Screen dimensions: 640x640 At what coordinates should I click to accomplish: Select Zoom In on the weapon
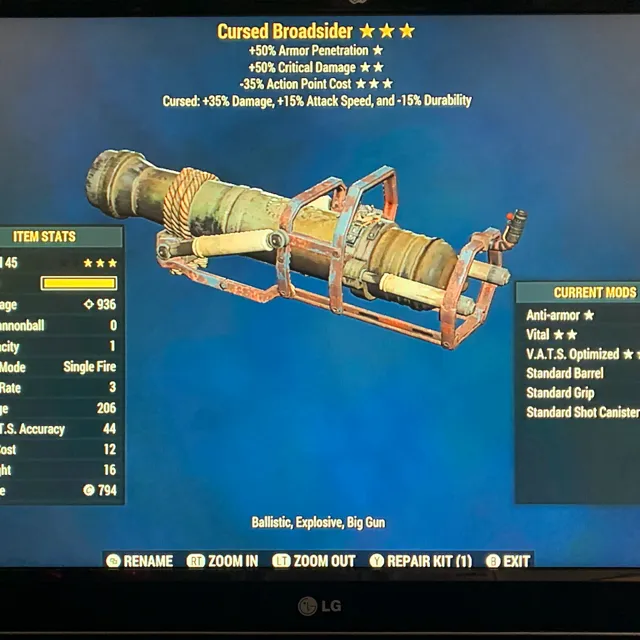click(x=223, y=561)
